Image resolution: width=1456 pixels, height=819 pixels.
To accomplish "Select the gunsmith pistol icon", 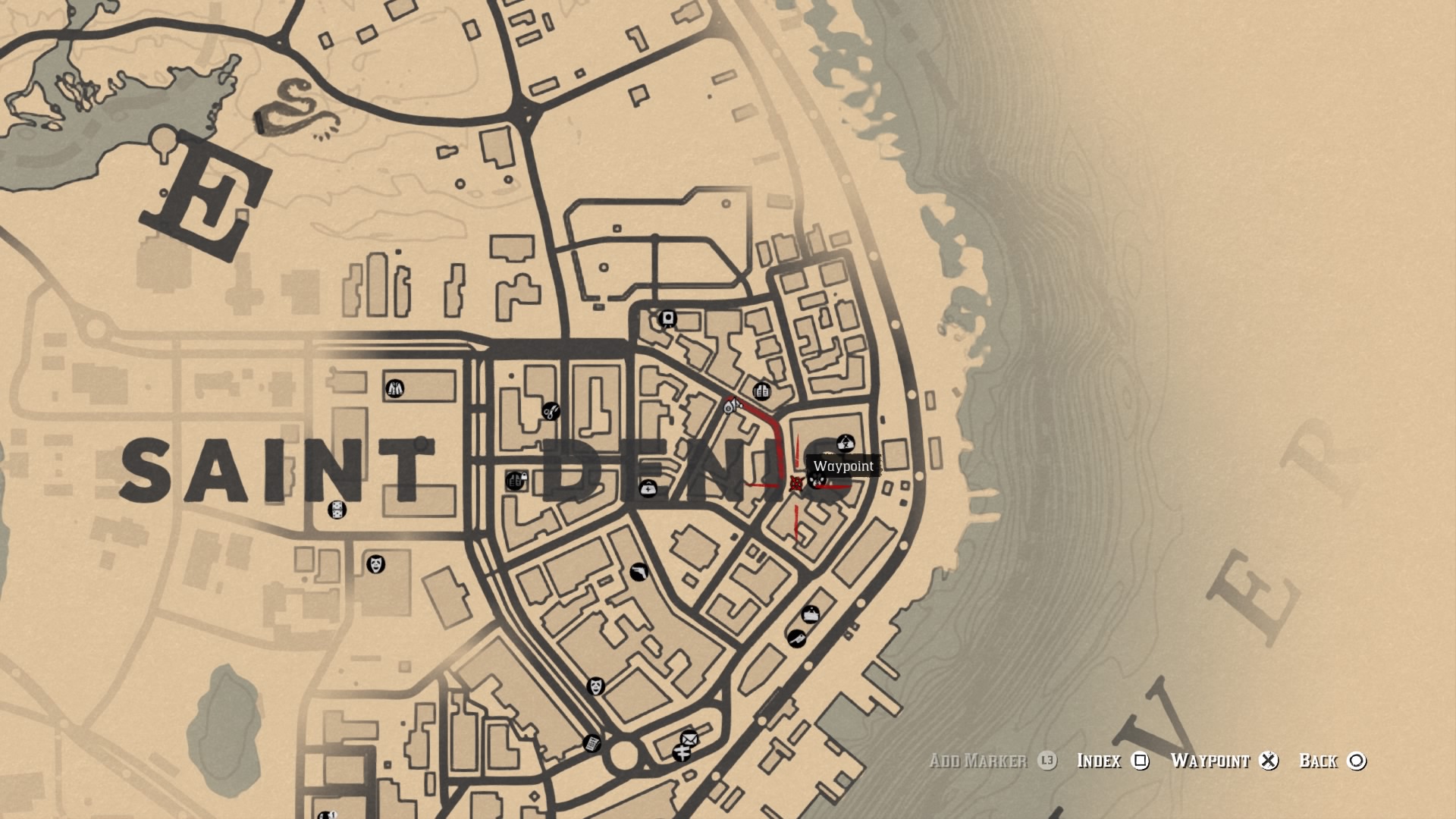I will tap(639, 571).
